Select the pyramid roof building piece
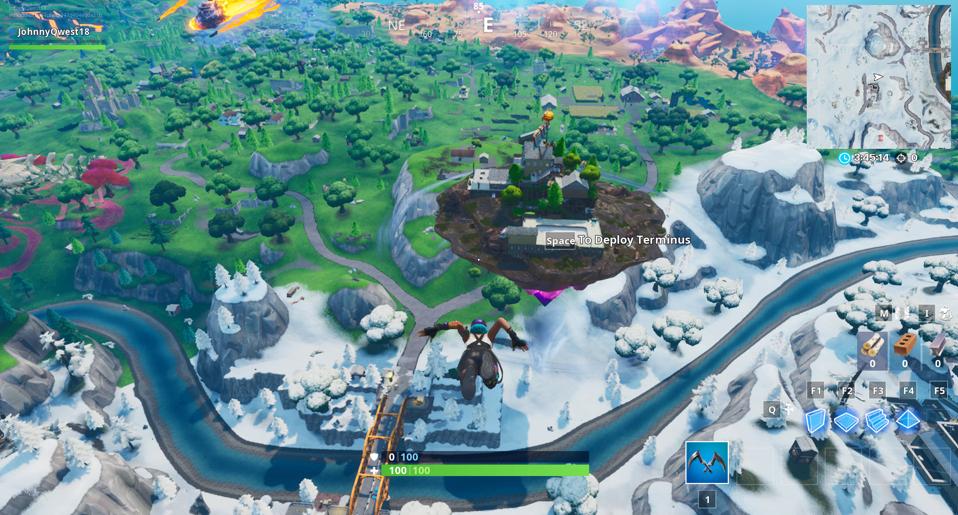This screenshot has width=958, height=515. (908, 420)
